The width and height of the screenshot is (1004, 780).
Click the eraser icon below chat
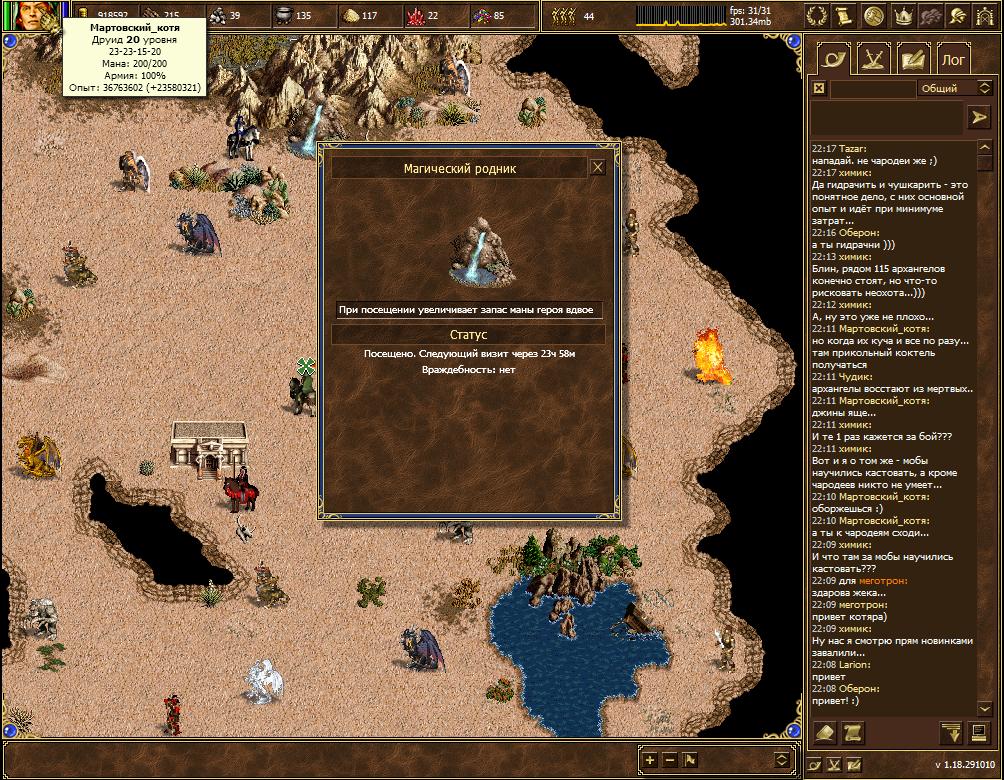[x=825, y=733]
